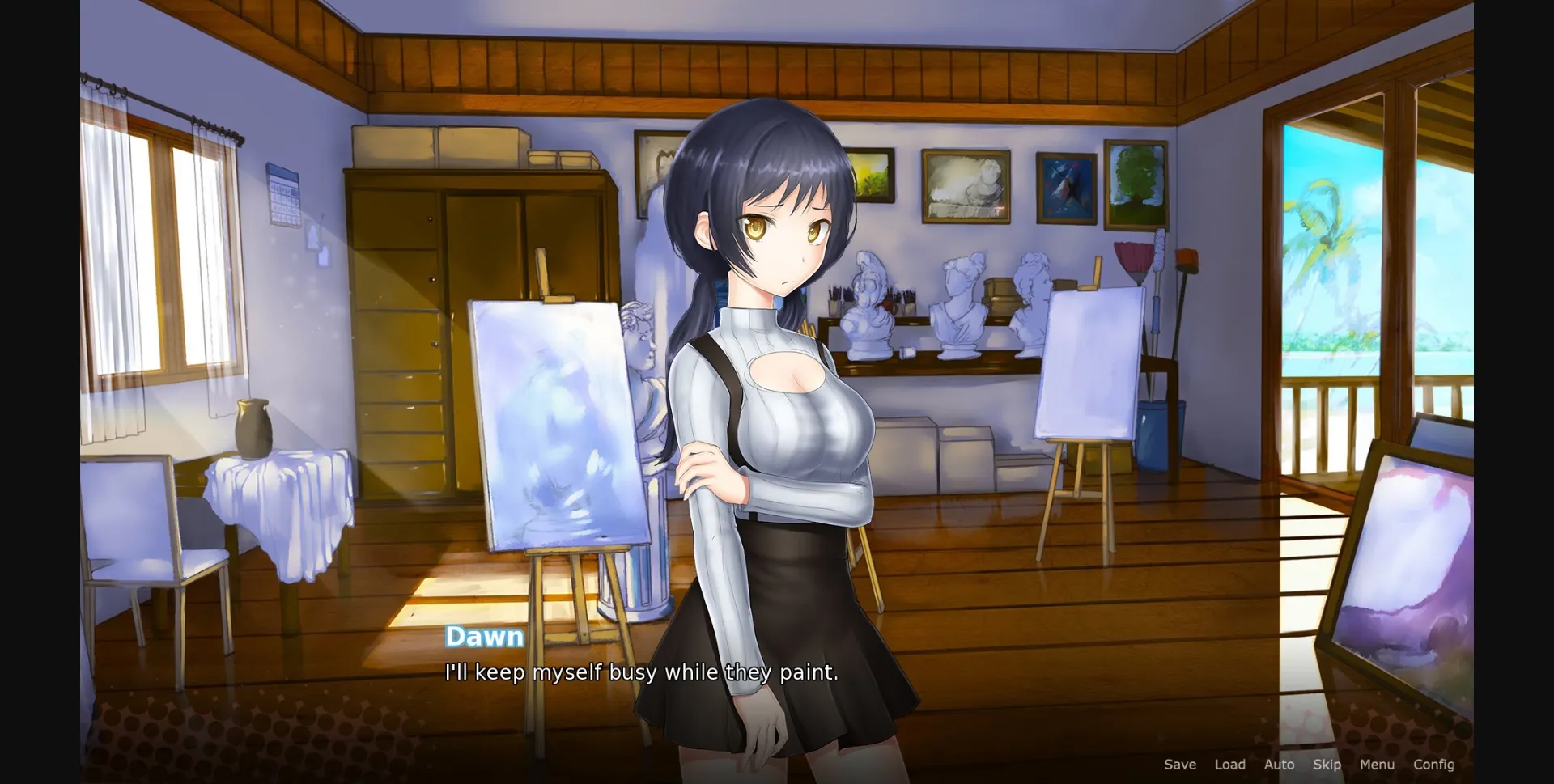The image size is (1554, 784).
Task: Open the Config settings screen
Action: click(x=1433, y=764)
